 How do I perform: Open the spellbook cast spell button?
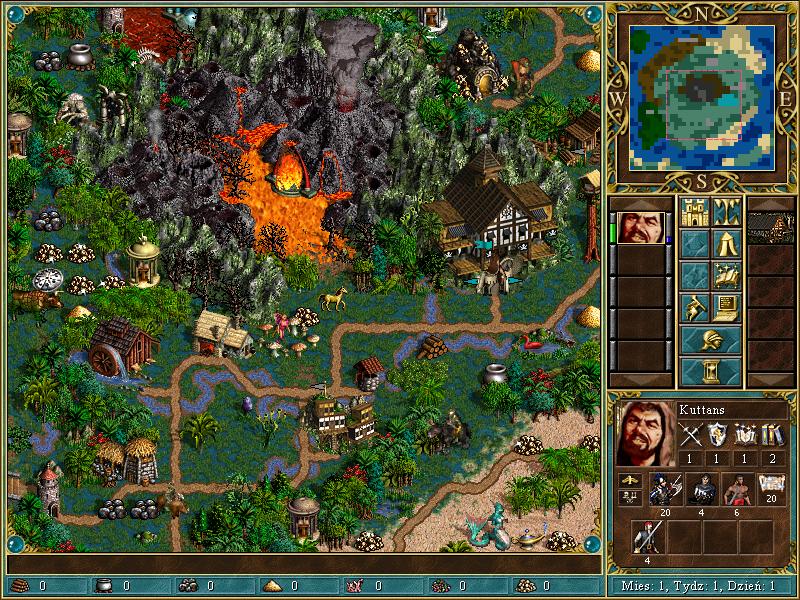click(726, 275)
